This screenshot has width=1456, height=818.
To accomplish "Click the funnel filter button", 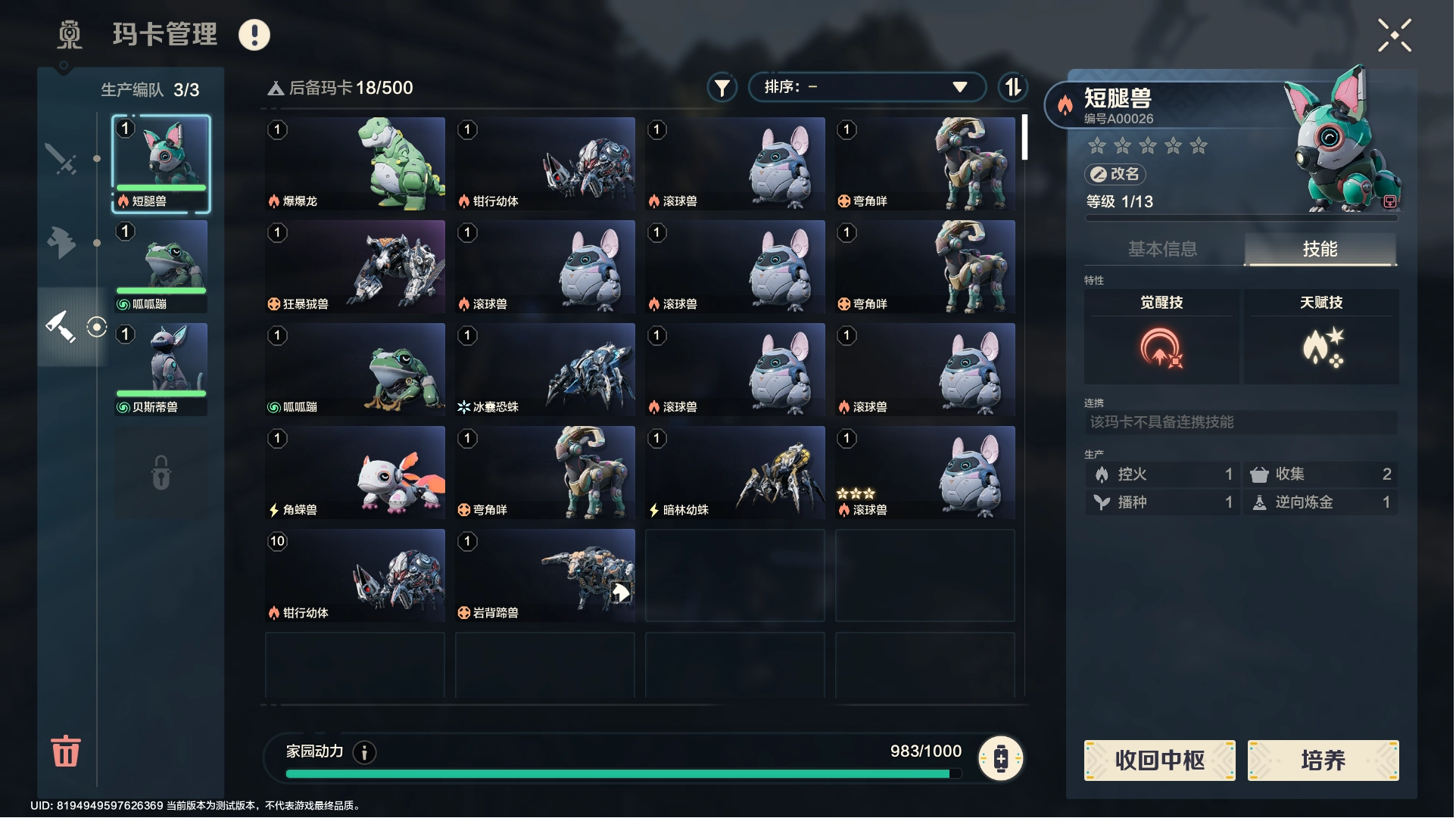I will click(722, 88).
